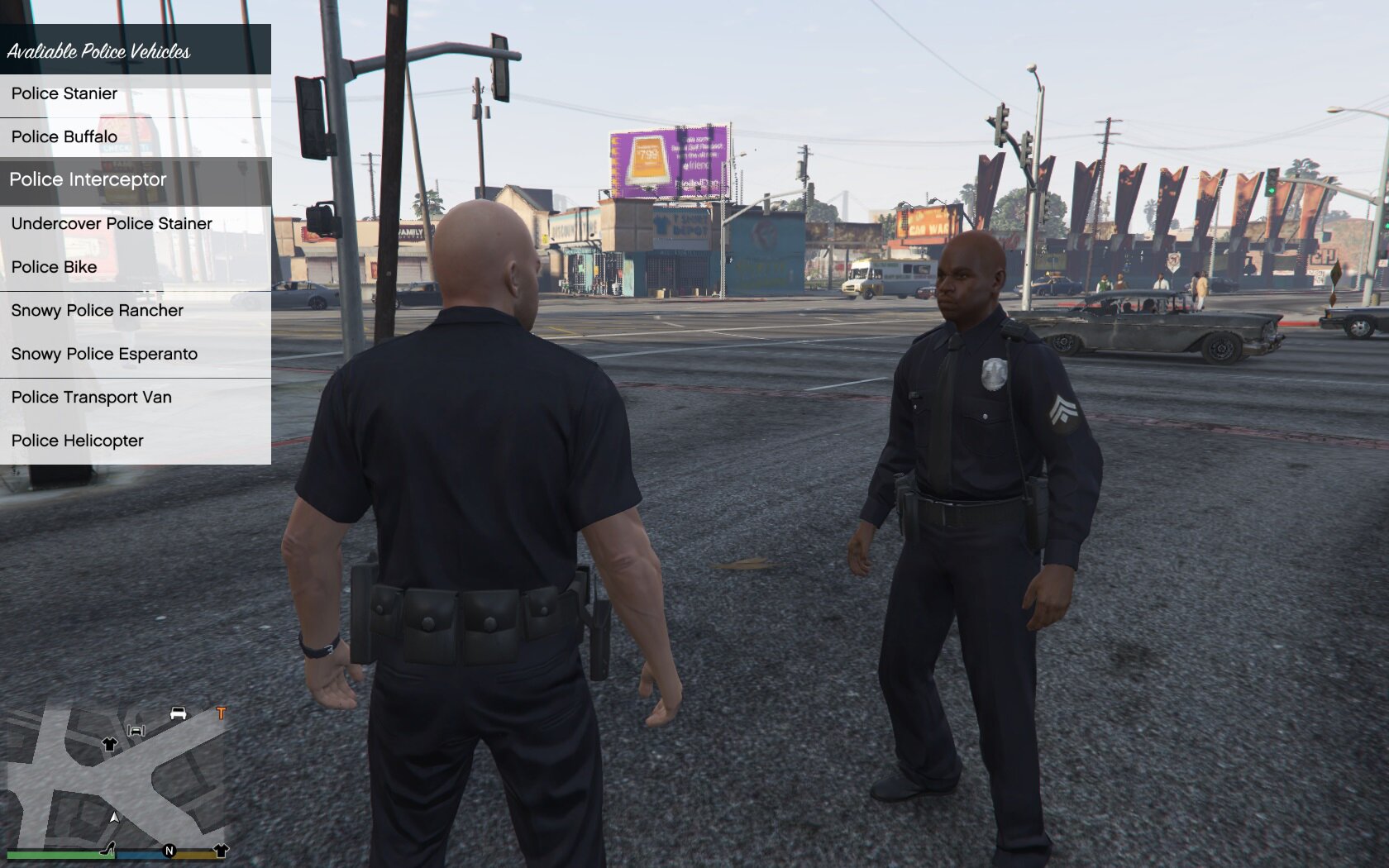Choose the Police Transport Van

pos(92,397)
